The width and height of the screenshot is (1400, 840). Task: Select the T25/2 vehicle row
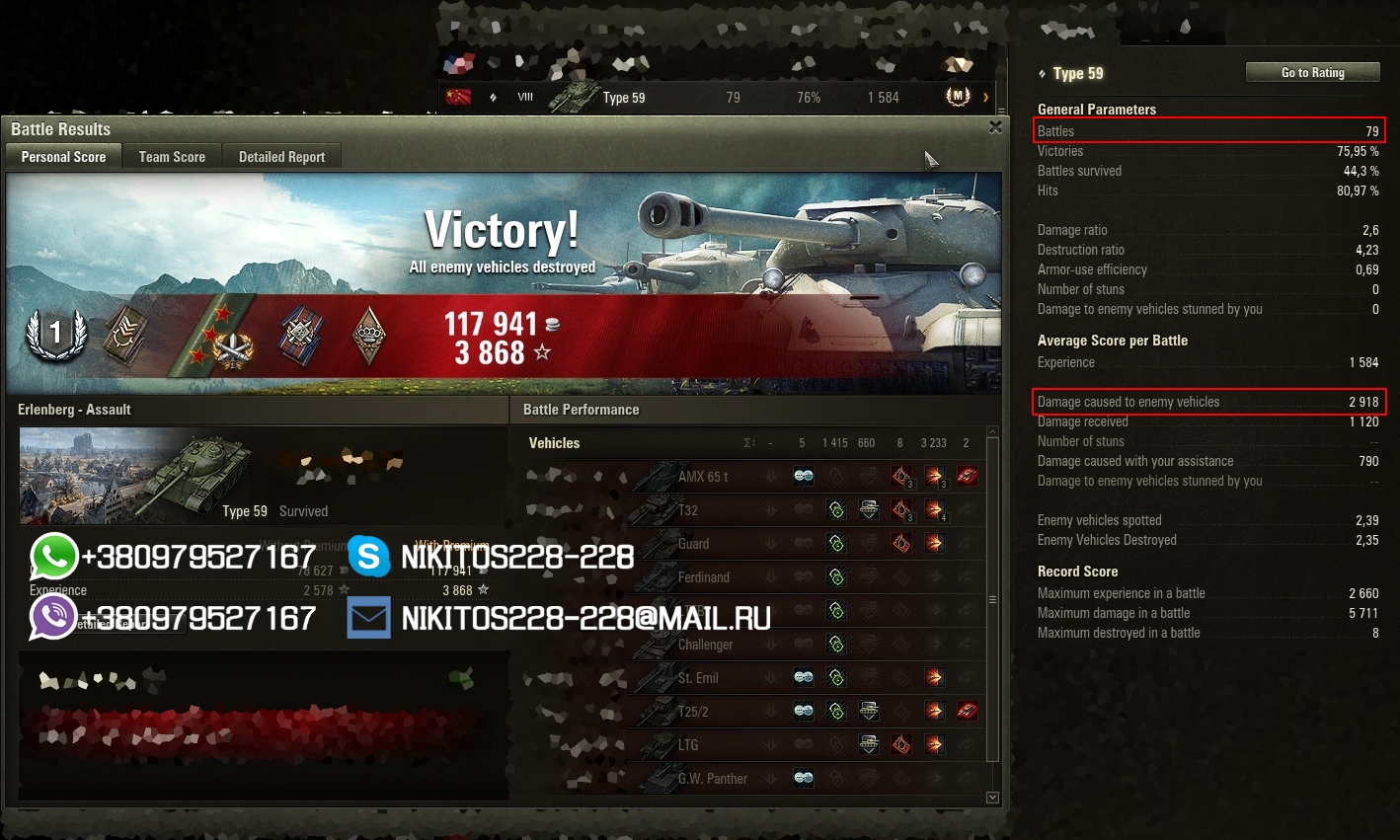[x=693, y=712]
